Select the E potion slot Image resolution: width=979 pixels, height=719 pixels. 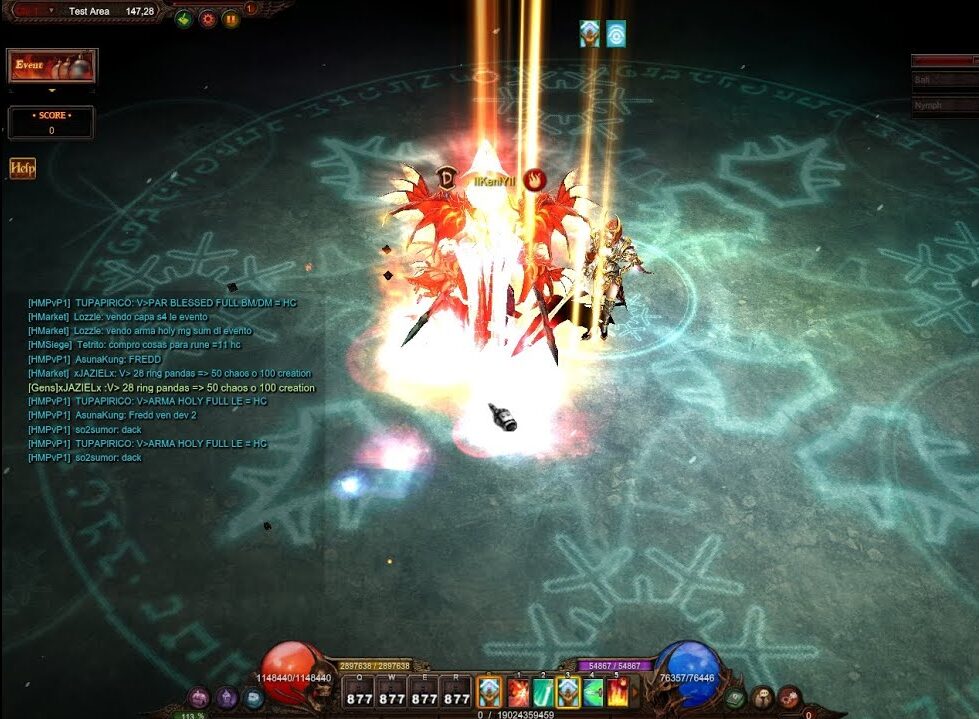tap(424, 692)
